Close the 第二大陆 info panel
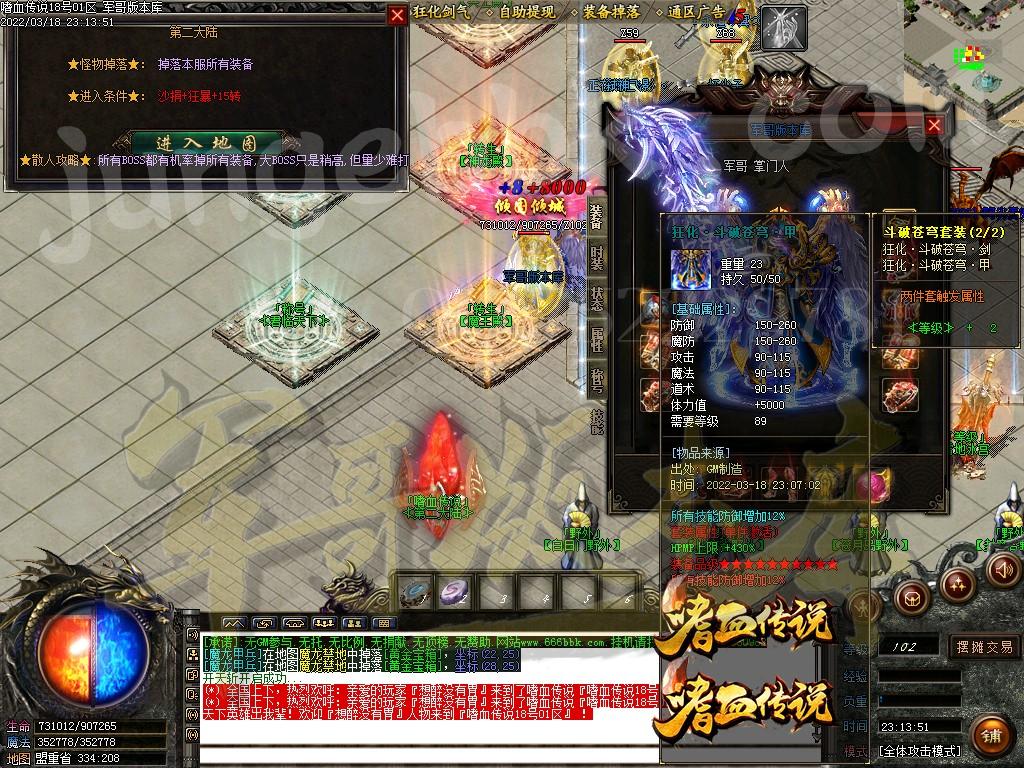The image size is (1024, 768). click(397, 15)
